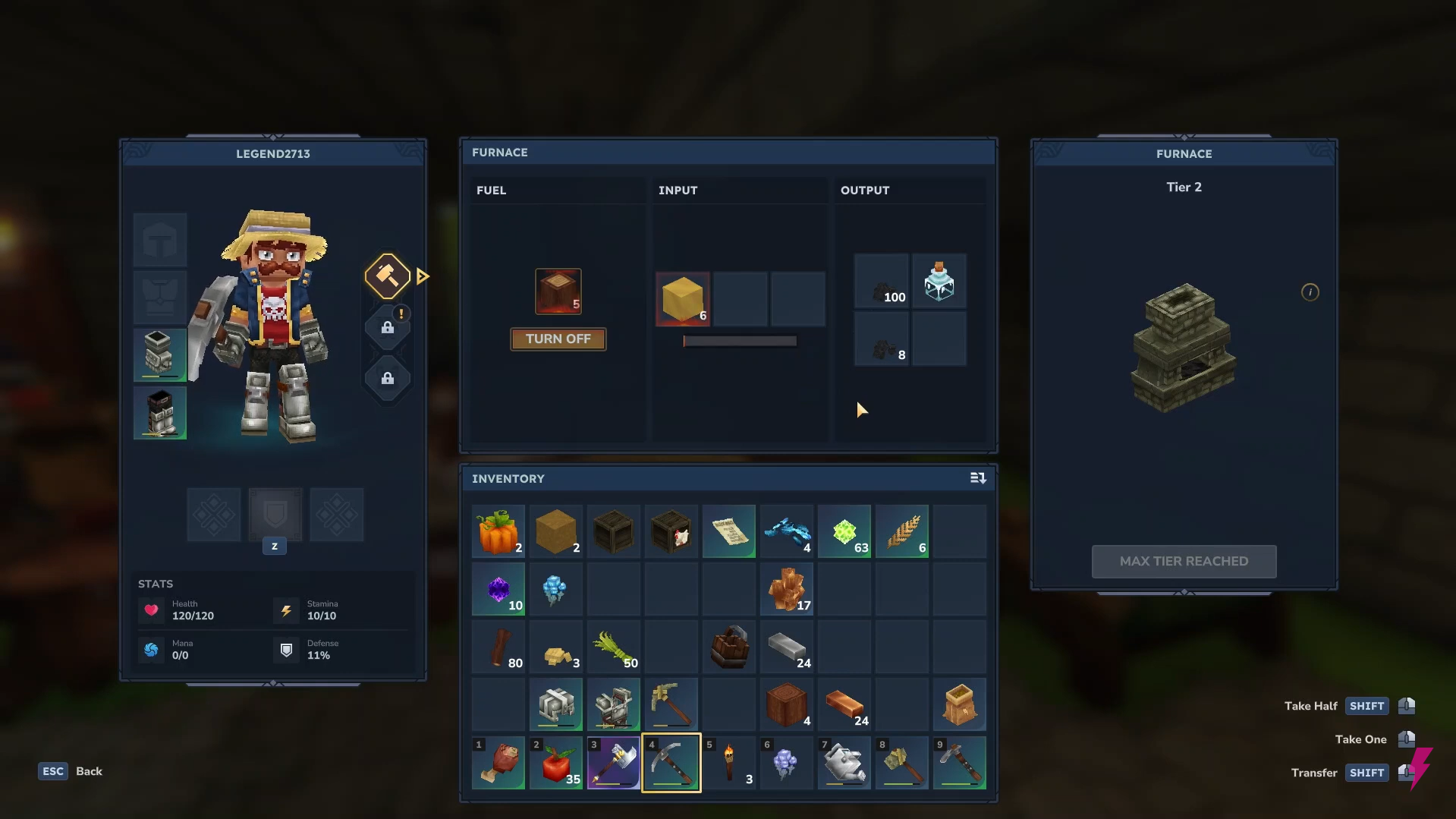
Task: Click Back next to the ESC key hint
Action: (x=89, y=771)
